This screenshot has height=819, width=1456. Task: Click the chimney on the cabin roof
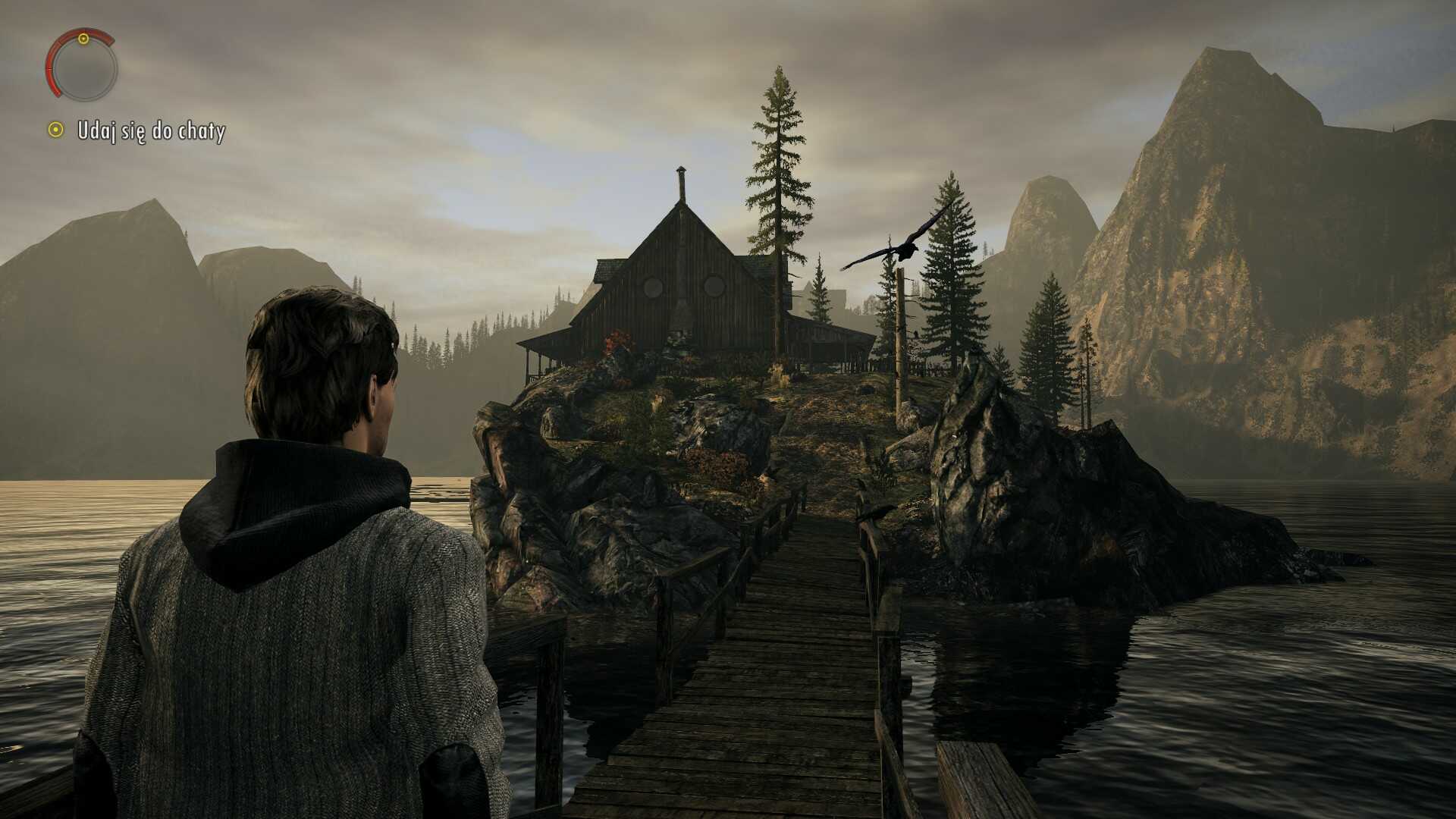[680, 184]
